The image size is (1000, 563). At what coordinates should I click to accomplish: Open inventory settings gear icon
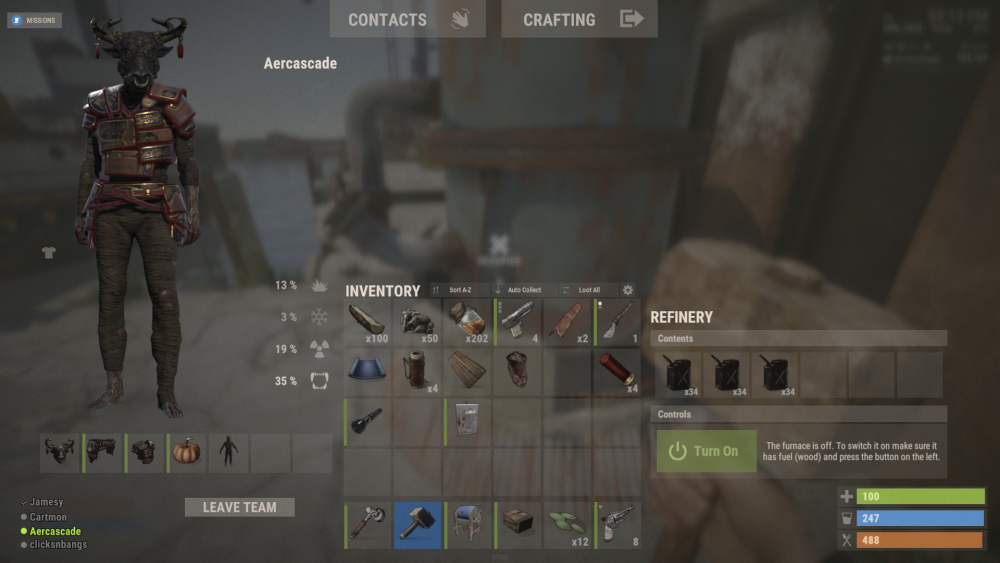(x=628, y=290)
